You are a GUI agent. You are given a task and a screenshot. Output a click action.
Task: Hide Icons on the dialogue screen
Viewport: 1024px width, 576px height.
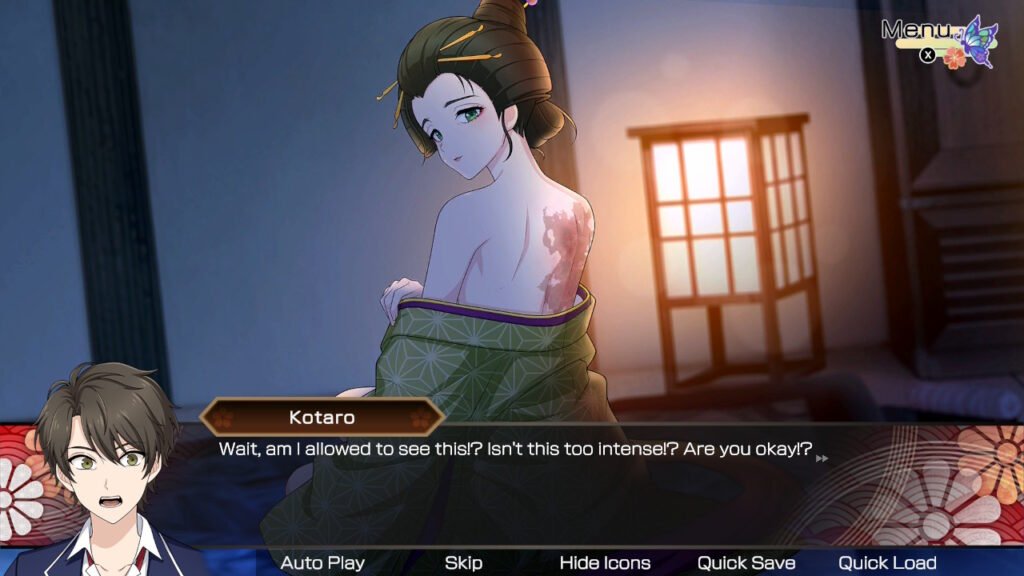point(604,563)
